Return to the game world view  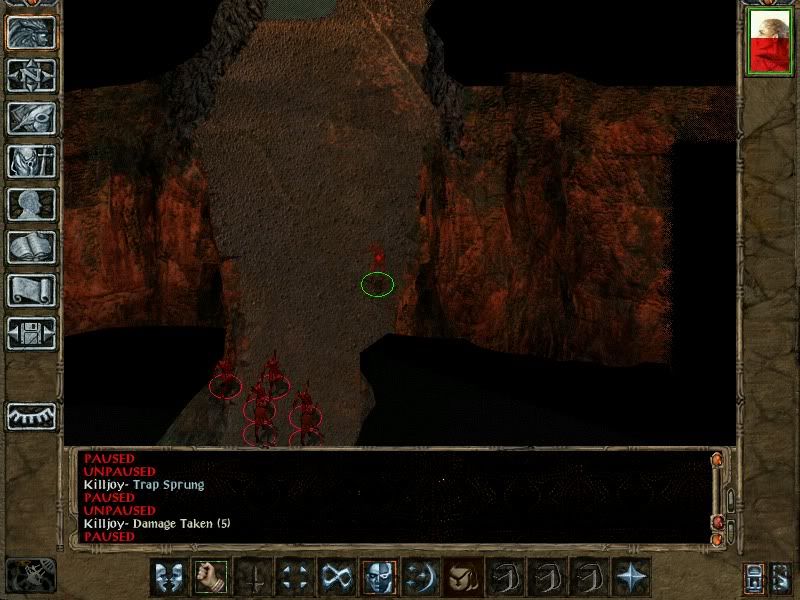point(31,32)
